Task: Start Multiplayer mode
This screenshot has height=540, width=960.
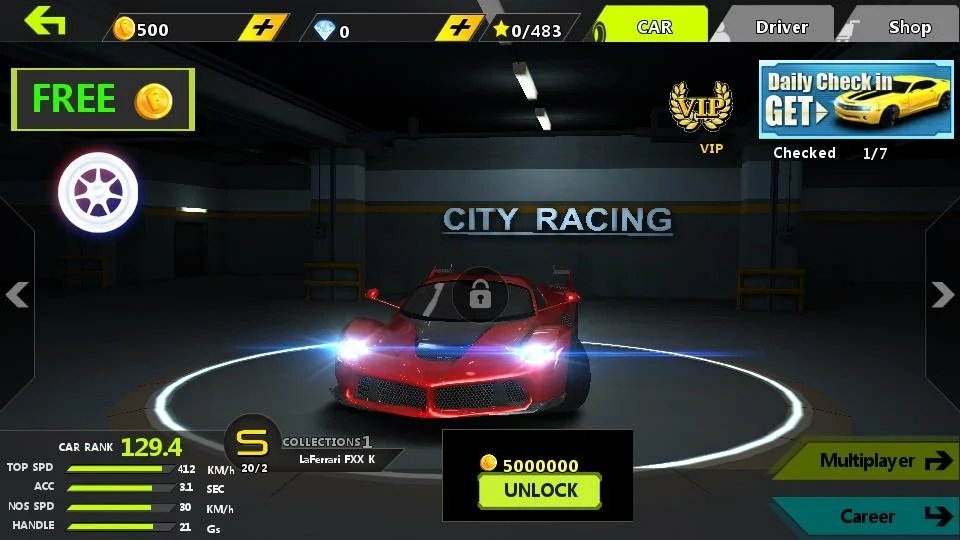Action: point(871,461)
